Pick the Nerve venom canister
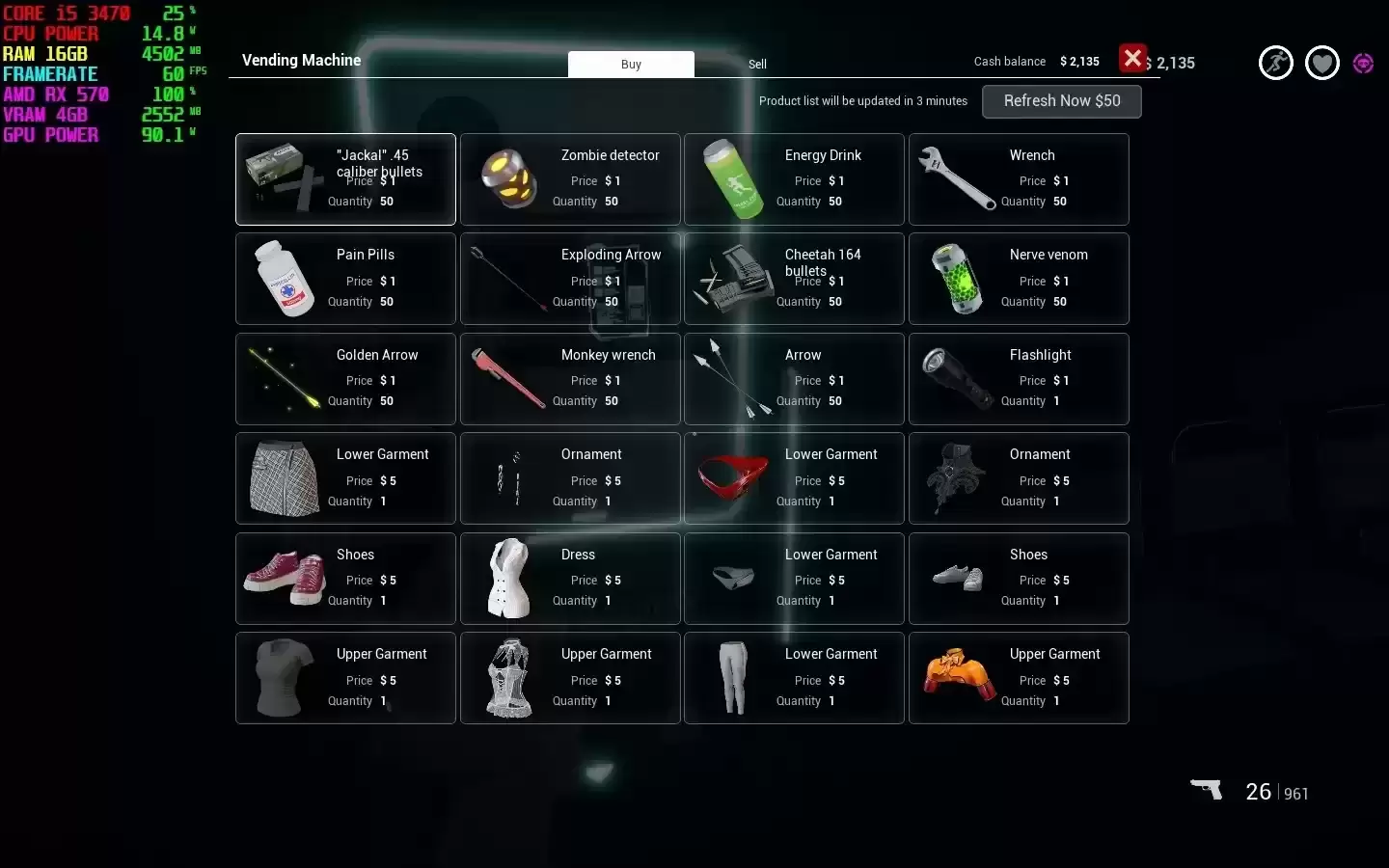1389x868 pixels. click(x=1019, y=279)
